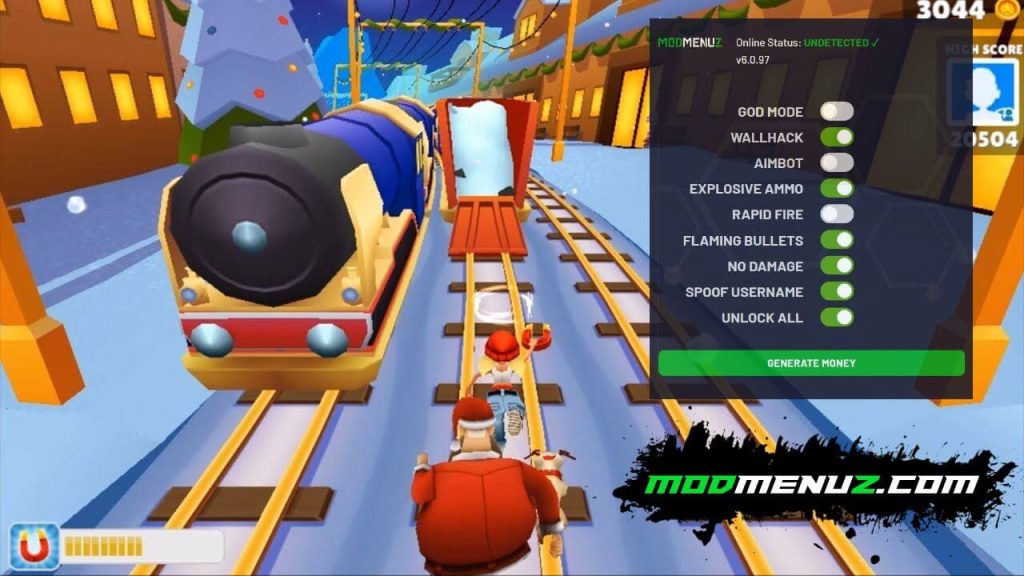1024x576 pixels.
Task: Toggle the God Mode switch
Action: (837, 111)
